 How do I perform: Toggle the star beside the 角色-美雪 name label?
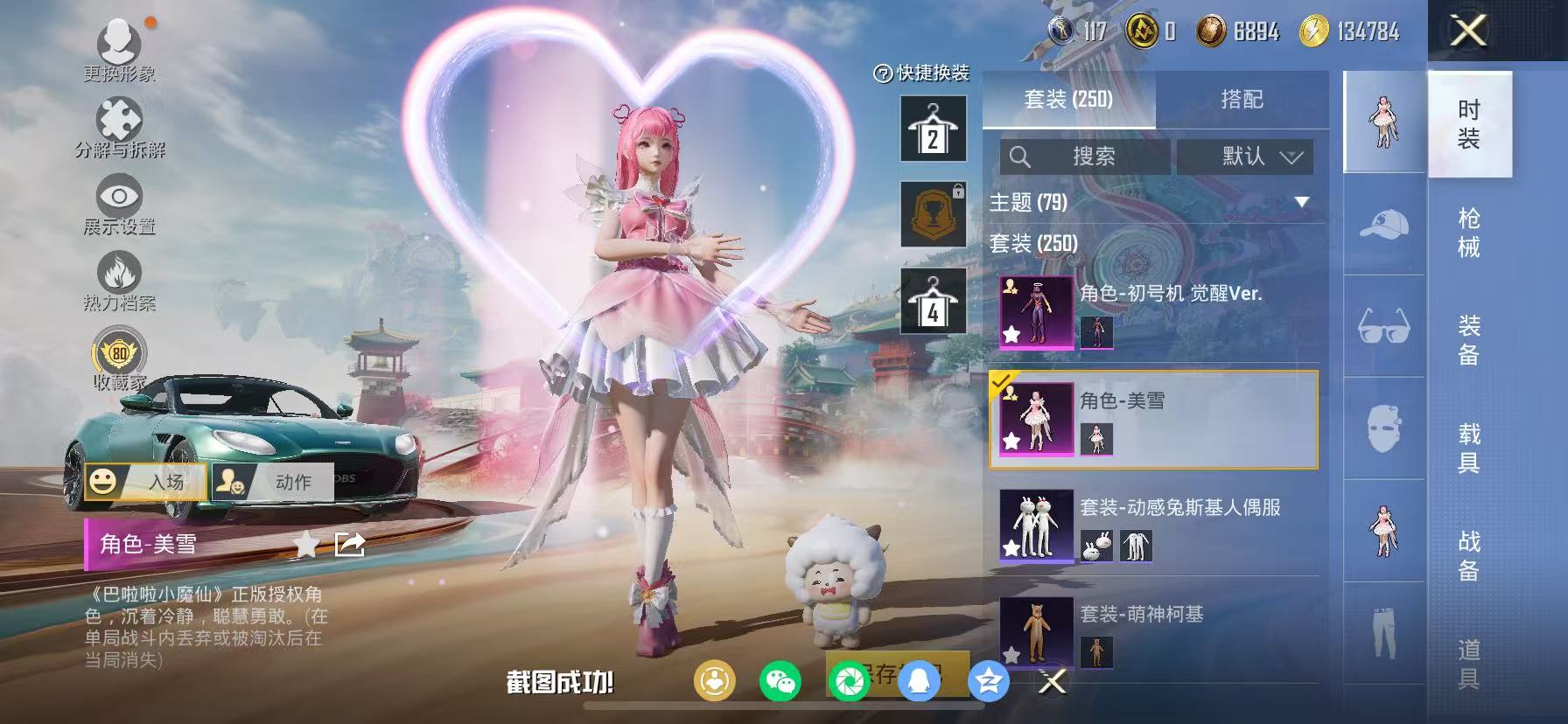(304, 546)
